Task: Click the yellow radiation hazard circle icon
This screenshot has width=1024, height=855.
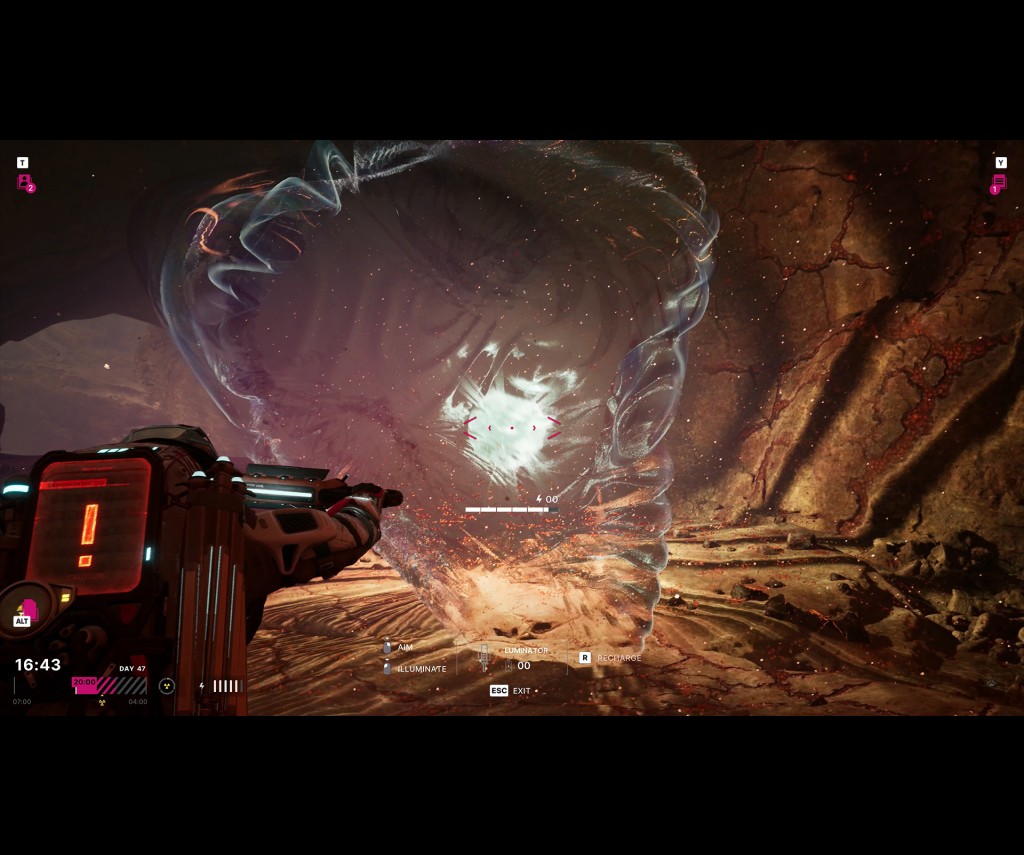Action: 167,686
